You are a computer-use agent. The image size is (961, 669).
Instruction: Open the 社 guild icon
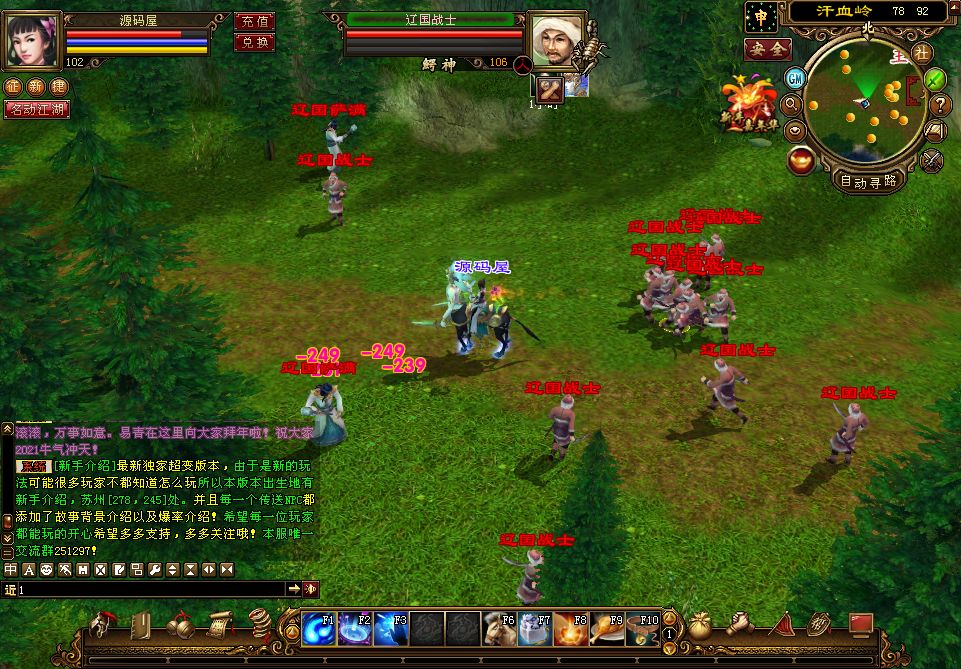pyautogui.click(x=921, y=53)
